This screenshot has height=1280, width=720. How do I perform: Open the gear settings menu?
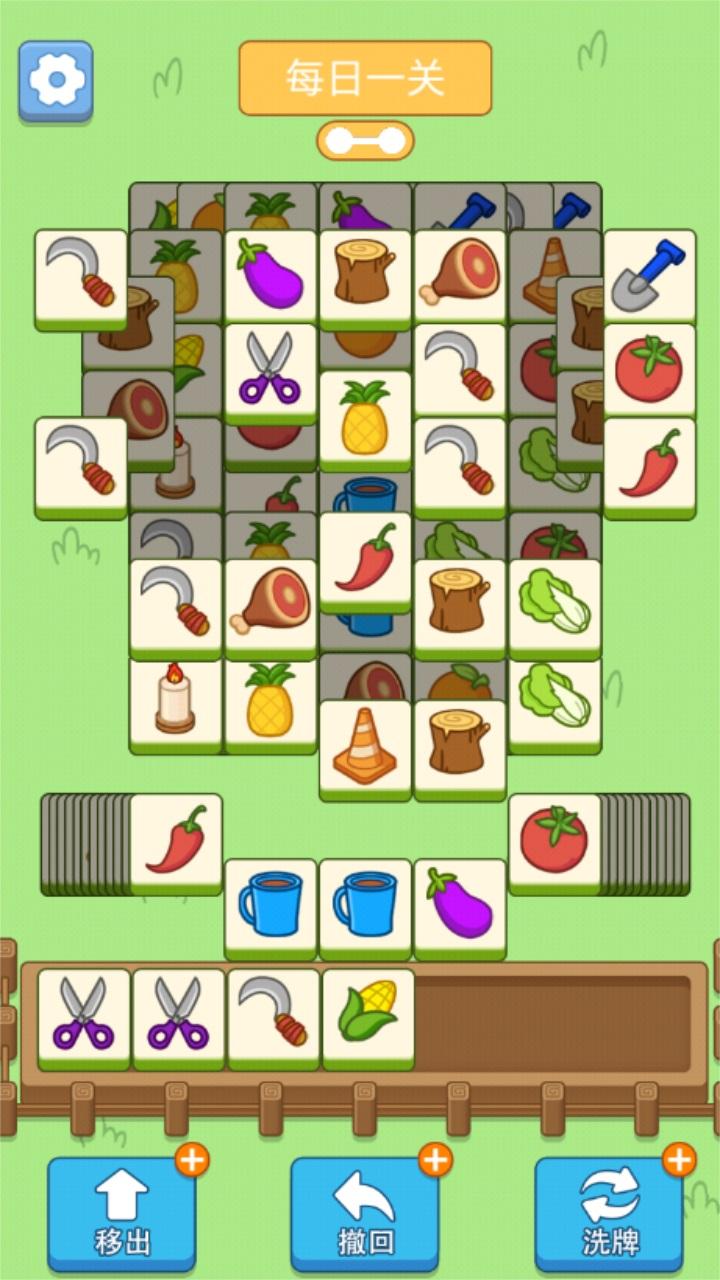tap(56, 79)
